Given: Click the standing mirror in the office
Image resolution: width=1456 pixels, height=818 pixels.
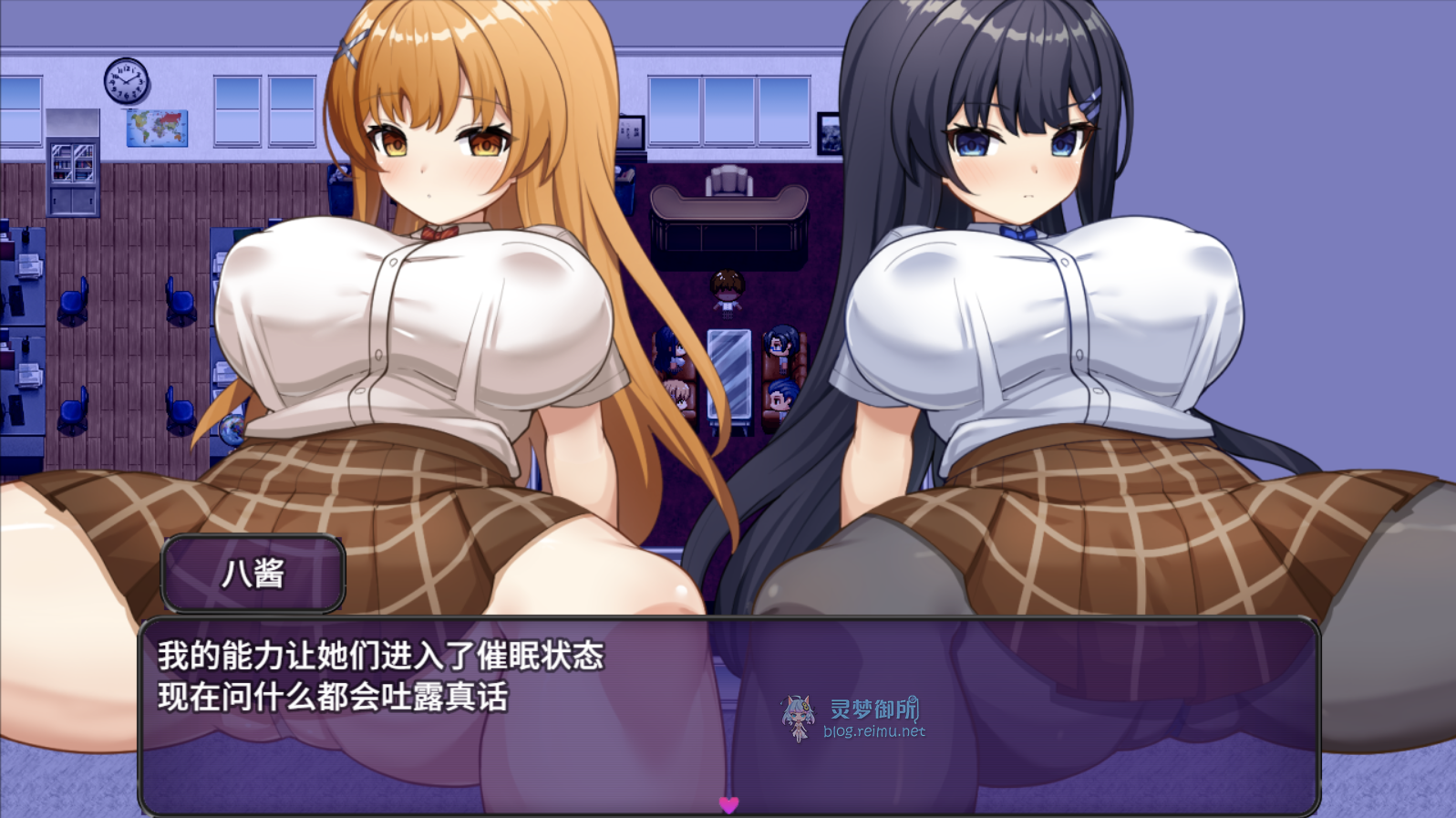Looking at the screenshot, I should [727, 374].
